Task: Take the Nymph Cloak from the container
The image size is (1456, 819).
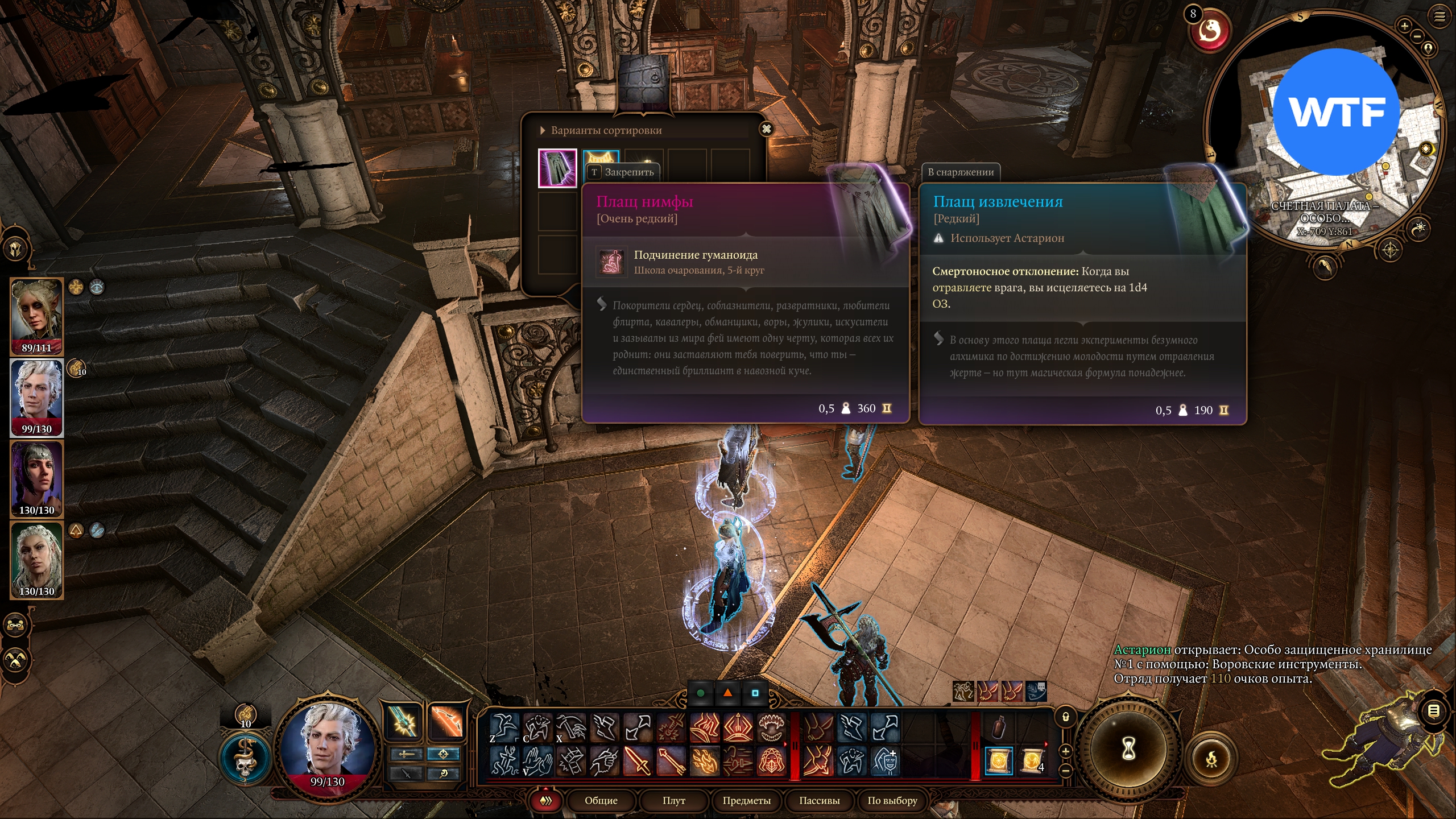Action: point(557,168)
